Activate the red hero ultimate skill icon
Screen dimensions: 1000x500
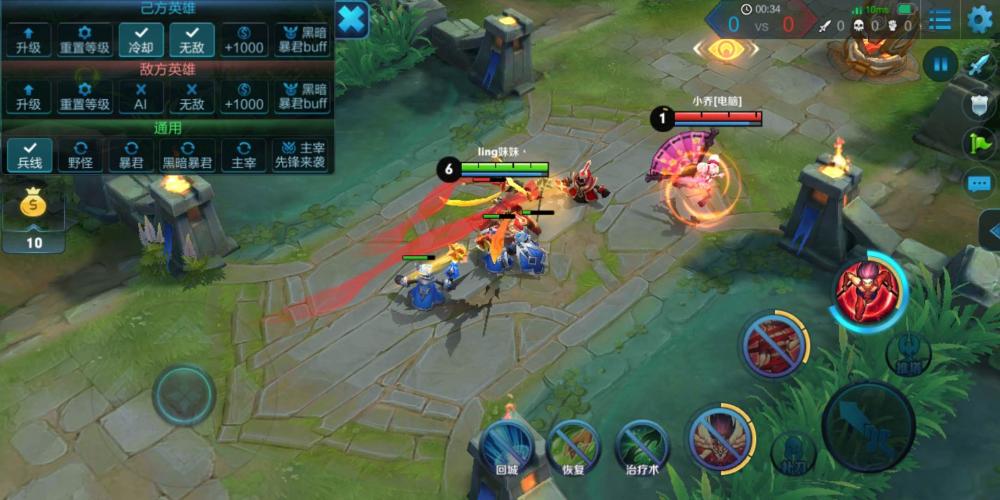866,291
